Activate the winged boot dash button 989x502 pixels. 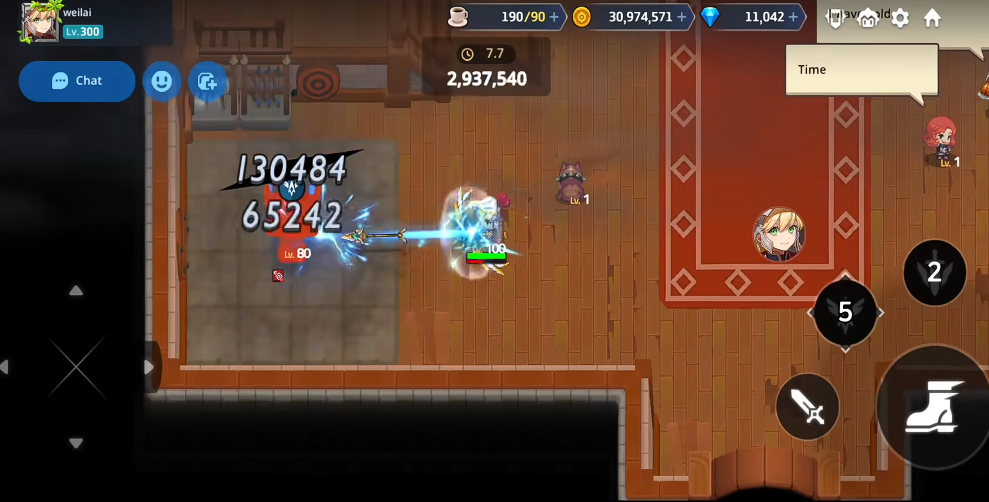click(935, 406)
